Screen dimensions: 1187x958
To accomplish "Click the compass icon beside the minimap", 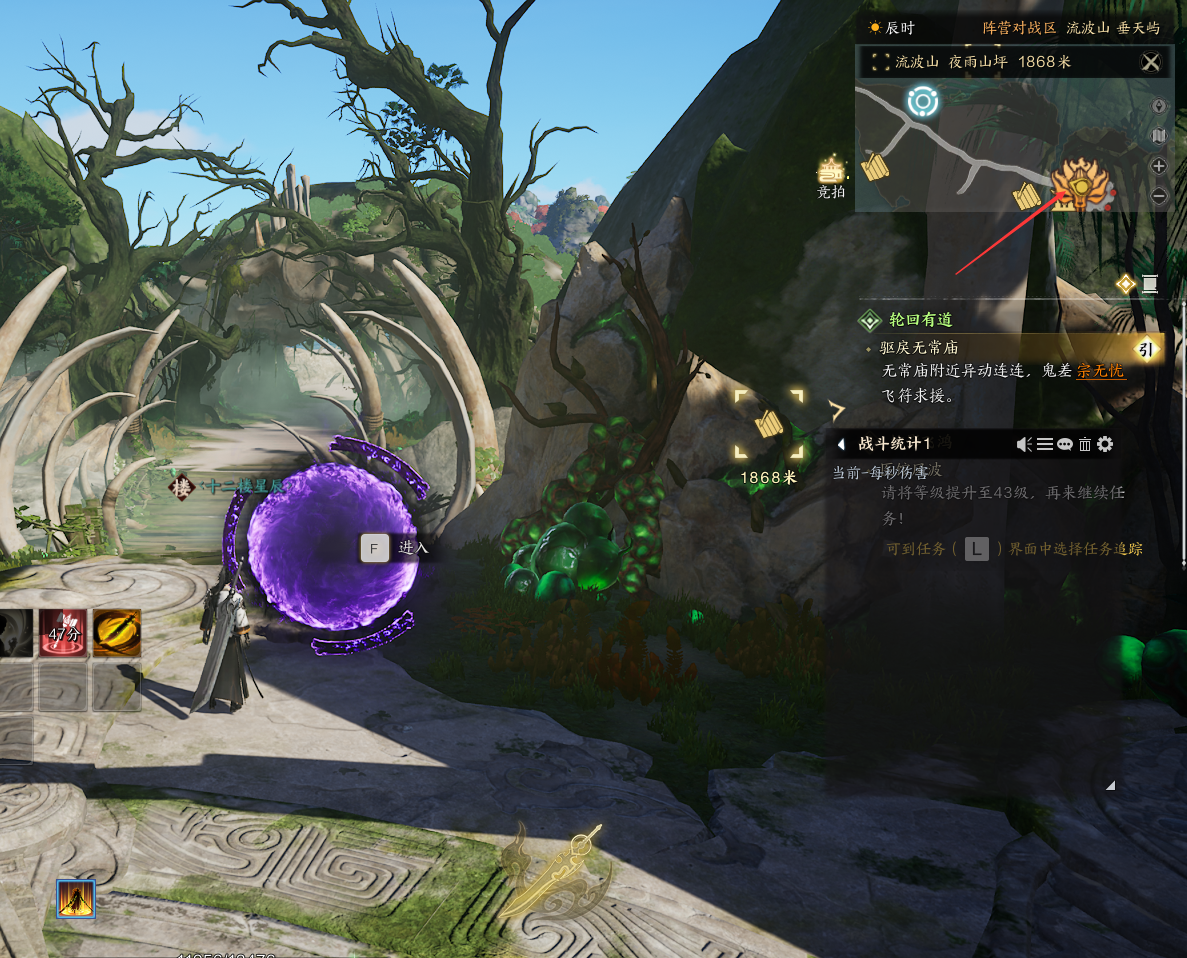I will click(x=1159, y=105).
